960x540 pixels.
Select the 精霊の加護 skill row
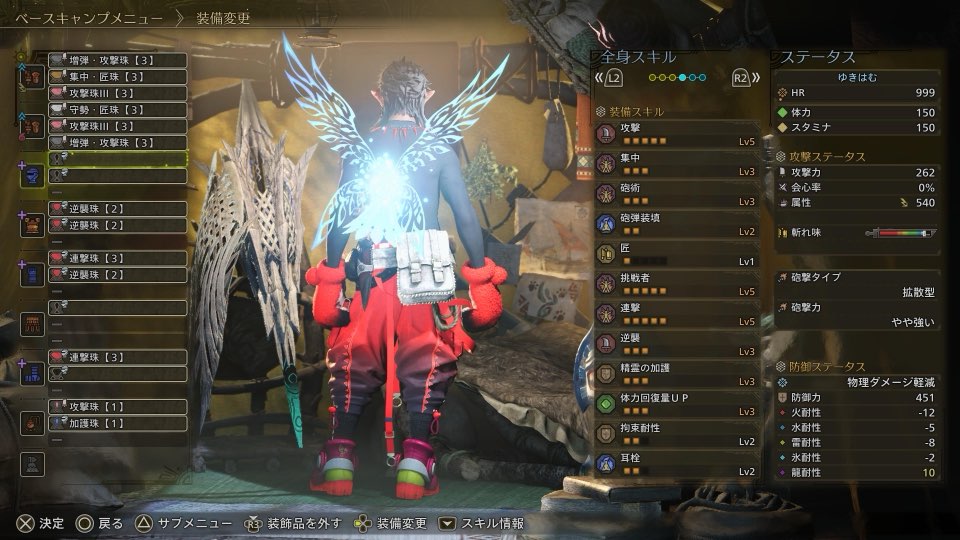pyautogui.click(x=675, y=374)
